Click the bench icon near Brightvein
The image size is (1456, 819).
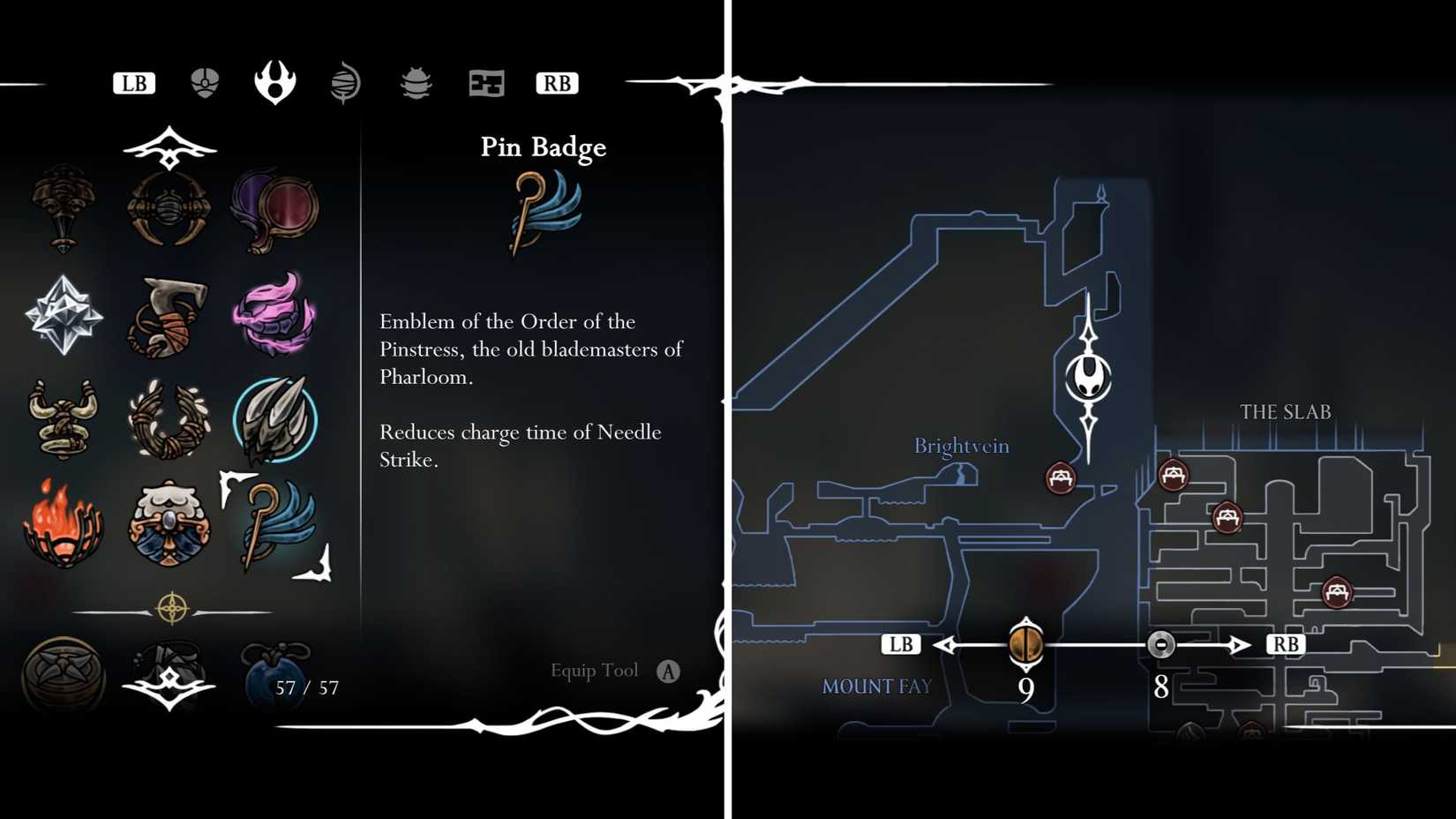click(1059, 477)
